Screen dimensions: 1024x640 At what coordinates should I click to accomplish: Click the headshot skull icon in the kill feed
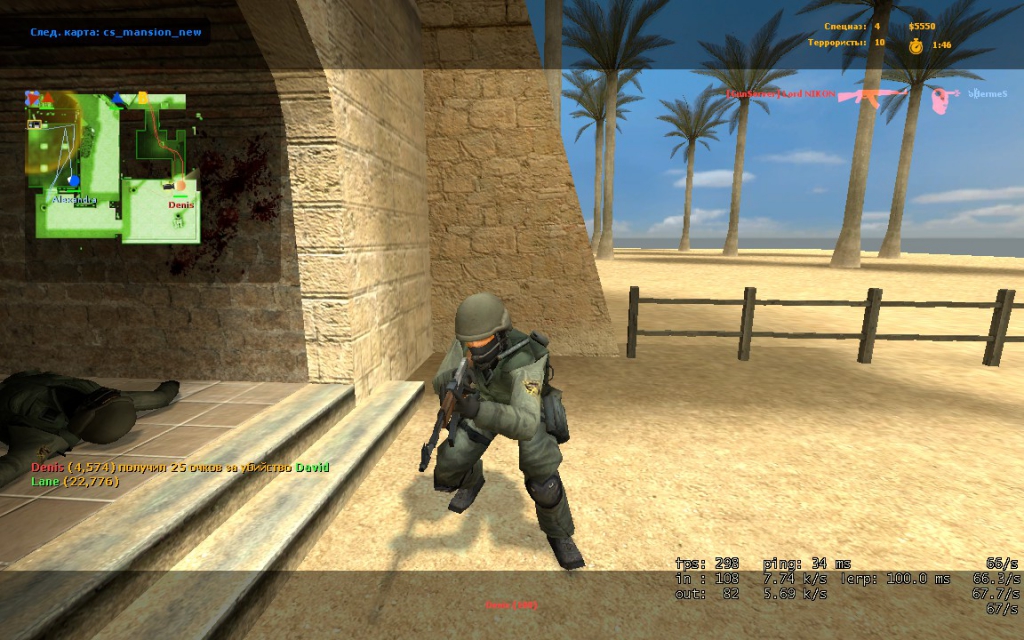coord(938,97)
